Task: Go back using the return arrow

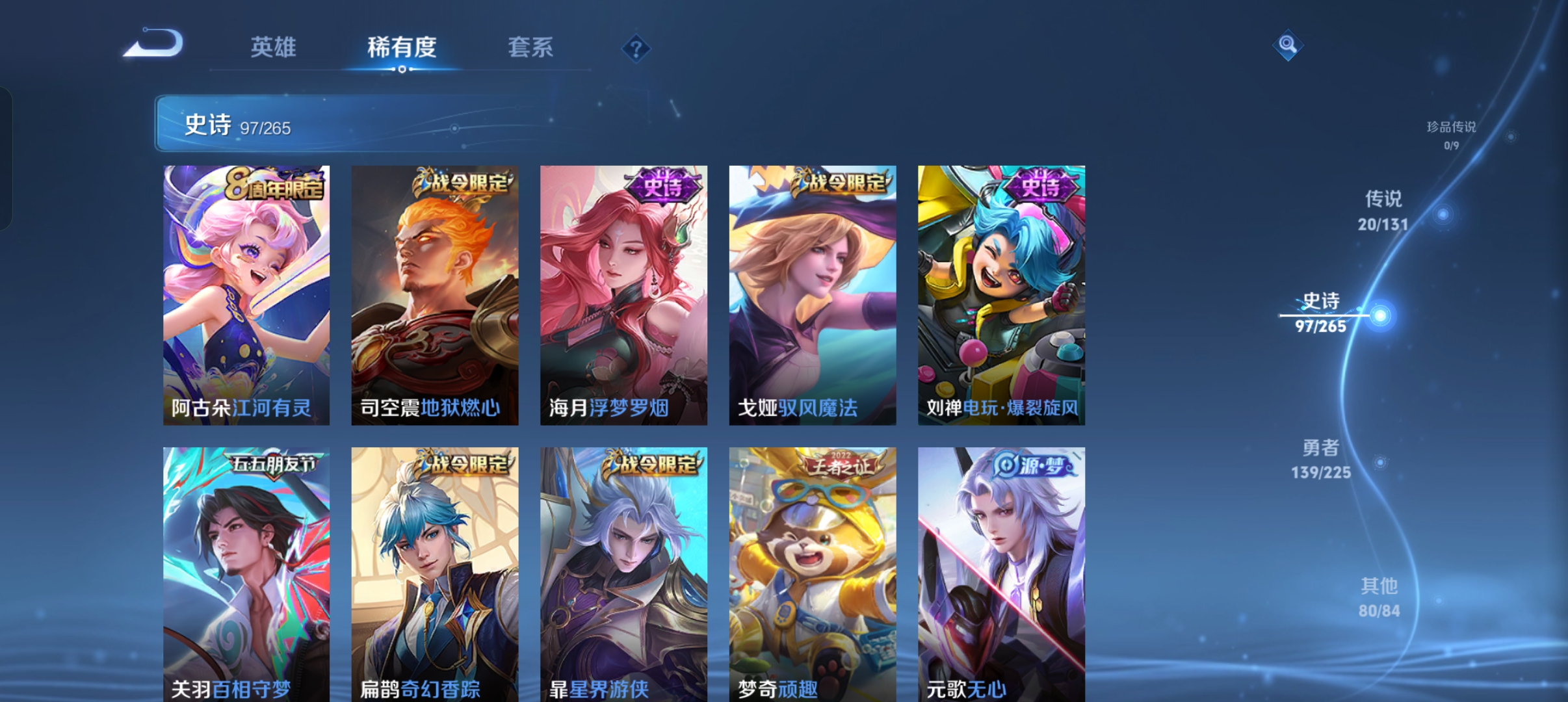Action: [154, 44]
